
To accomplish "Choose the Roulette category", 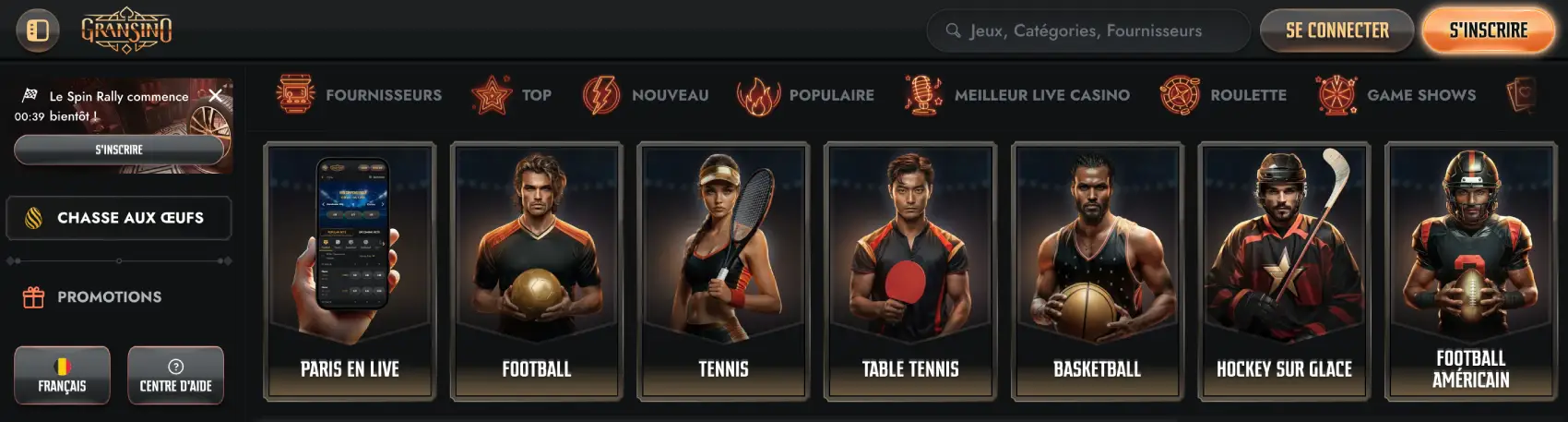I will pos(1223,95).
